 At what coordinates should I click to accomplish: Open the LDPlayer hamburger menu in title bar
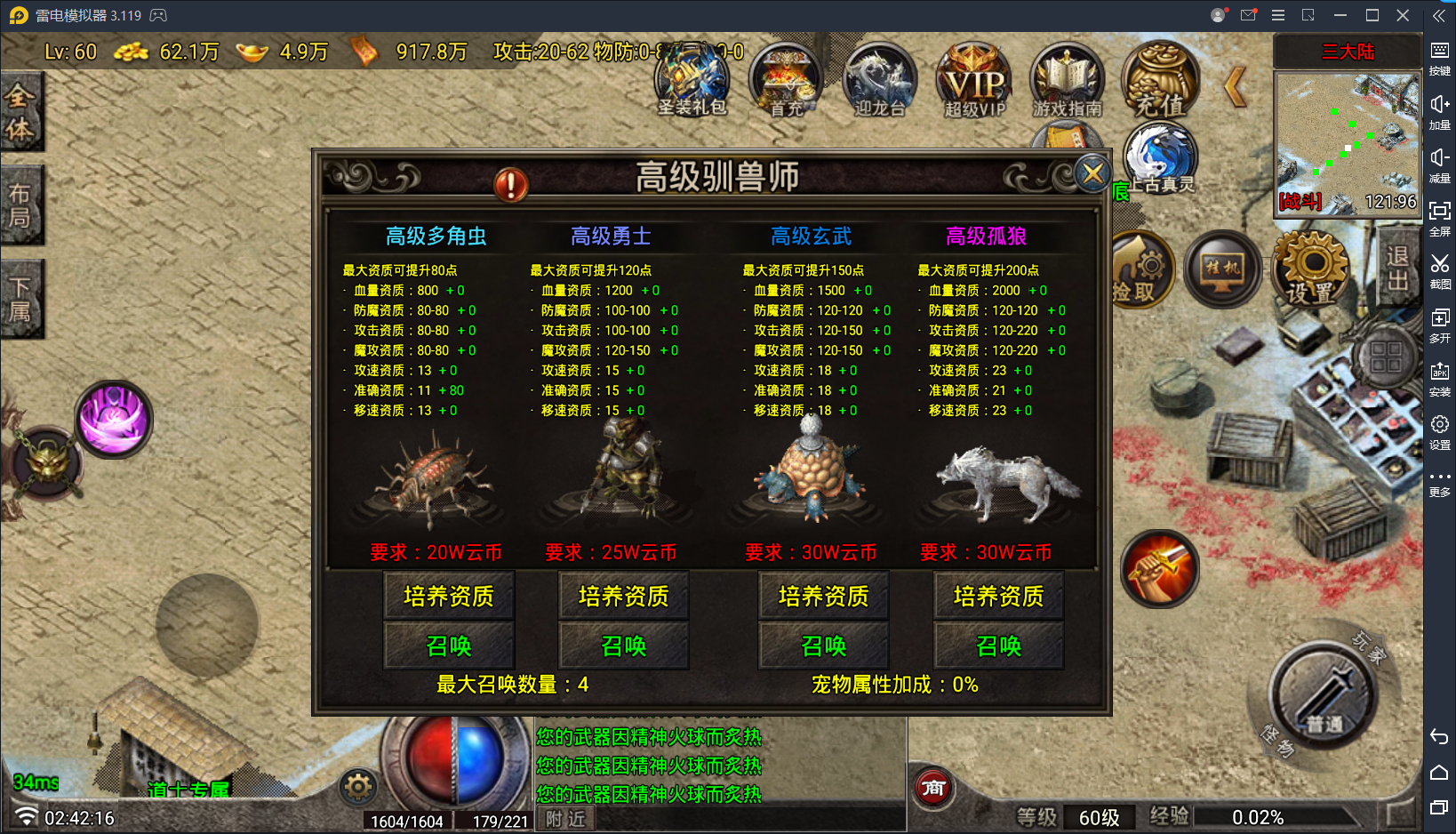pyautogui.click(x=1277, y=14)
